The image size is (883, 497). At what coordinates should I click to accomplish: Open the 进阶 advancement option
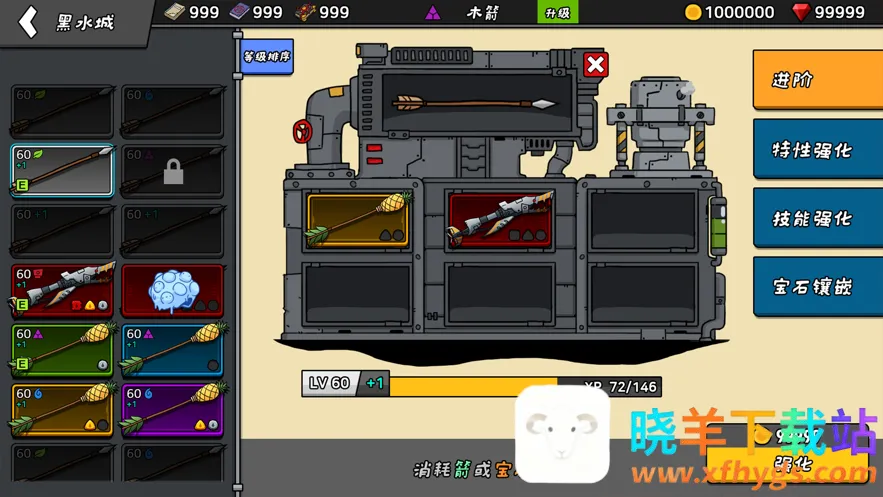[817, 80]
